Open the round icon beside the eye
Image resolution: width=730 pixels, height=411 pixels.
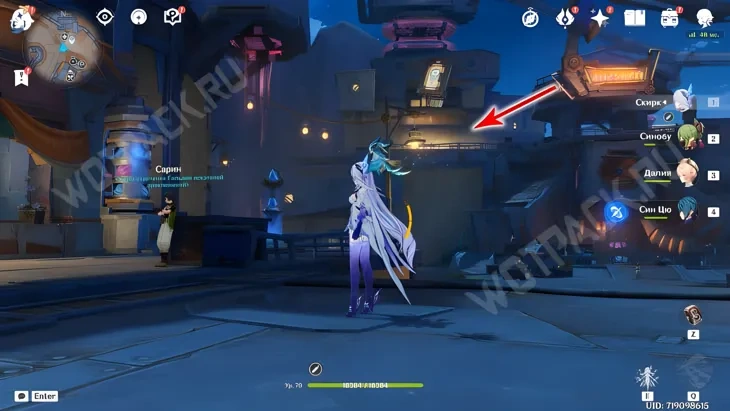tap(139, 17)
